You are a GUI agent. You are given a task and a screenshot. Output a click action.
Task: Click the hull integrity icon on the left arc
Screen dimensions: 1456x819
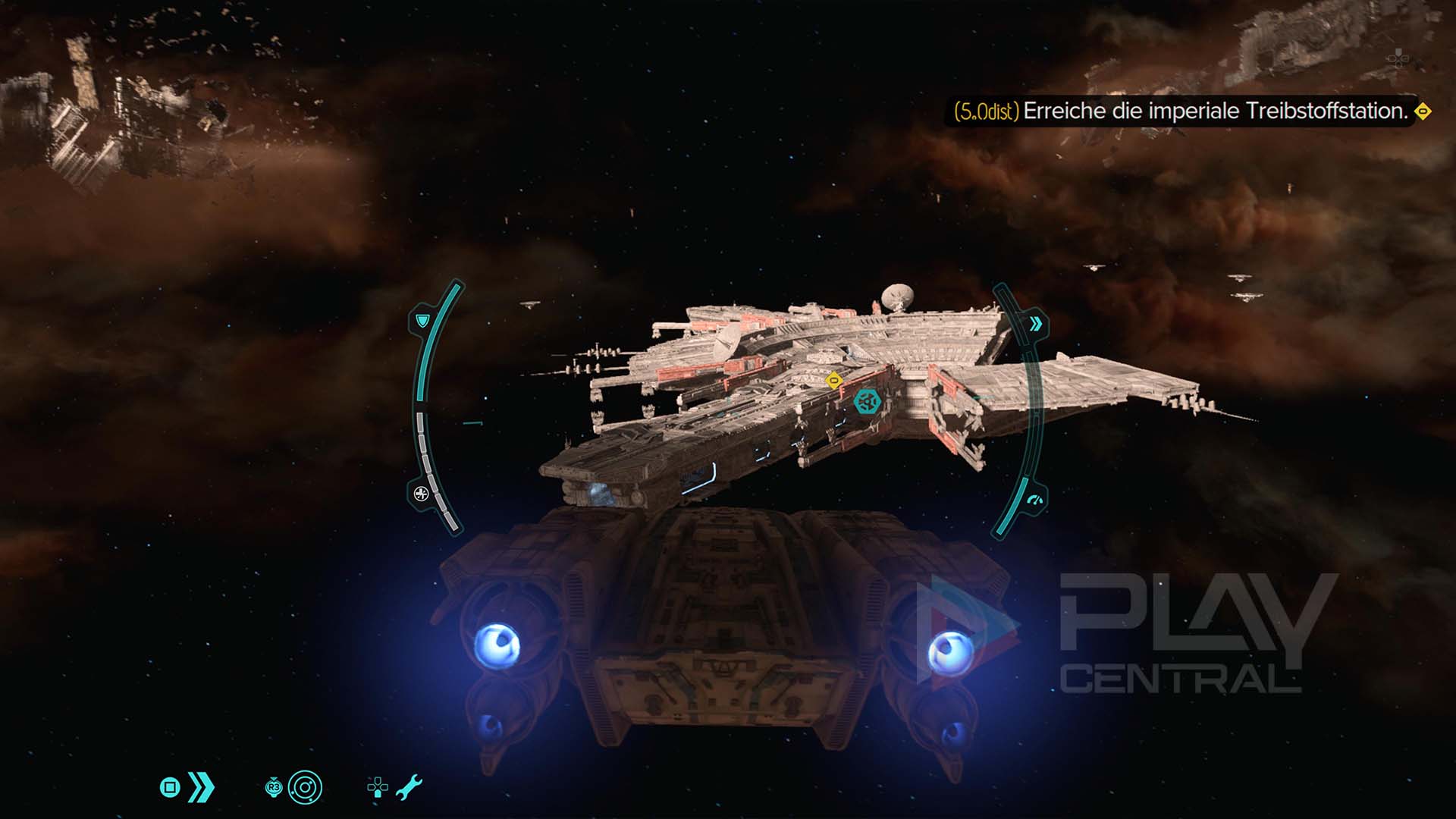click(422, 494)
